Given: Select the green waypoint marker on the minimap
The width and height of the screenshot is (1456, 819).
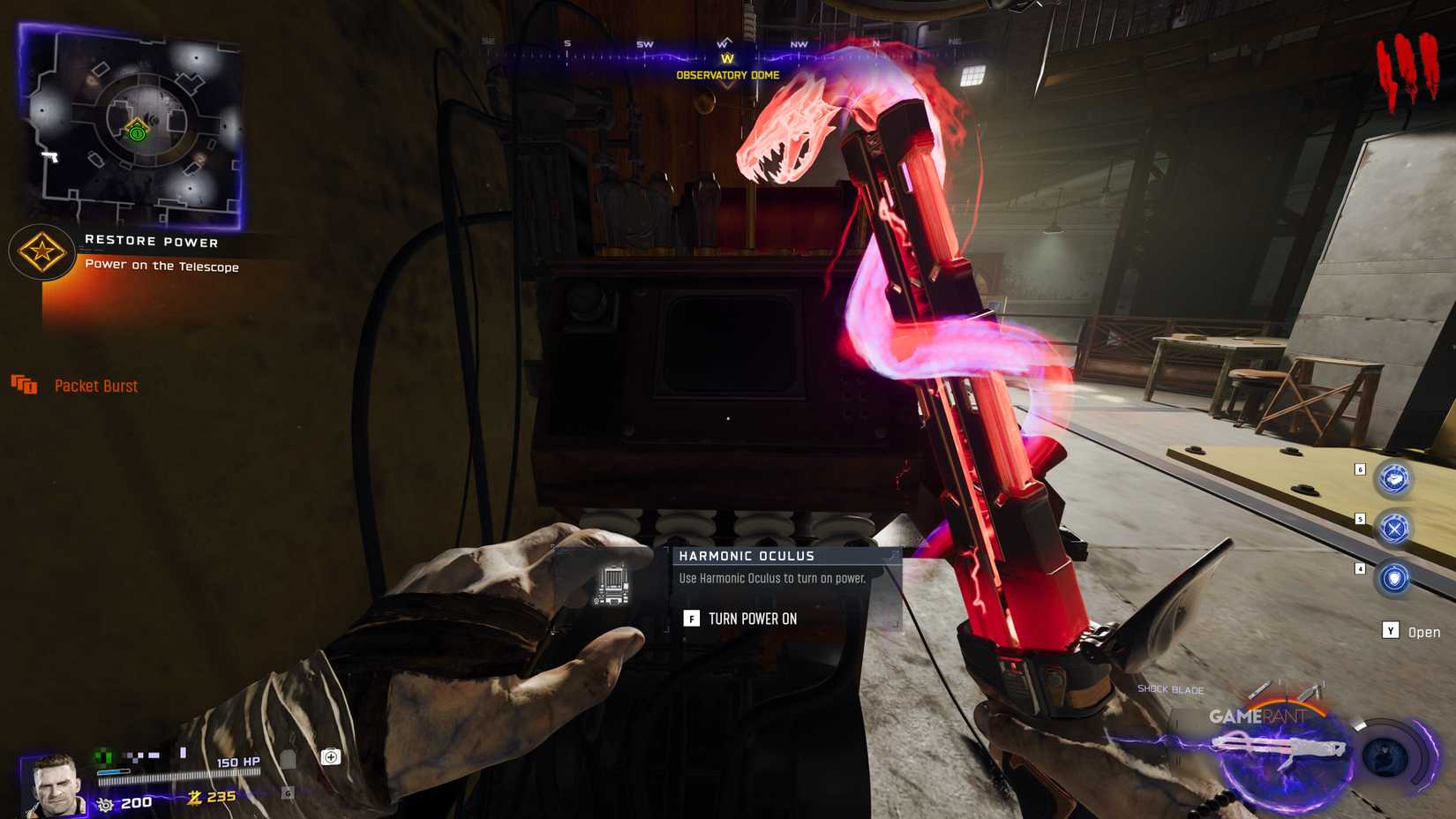Looking at the screenshot, I should (x=135, y=134).
